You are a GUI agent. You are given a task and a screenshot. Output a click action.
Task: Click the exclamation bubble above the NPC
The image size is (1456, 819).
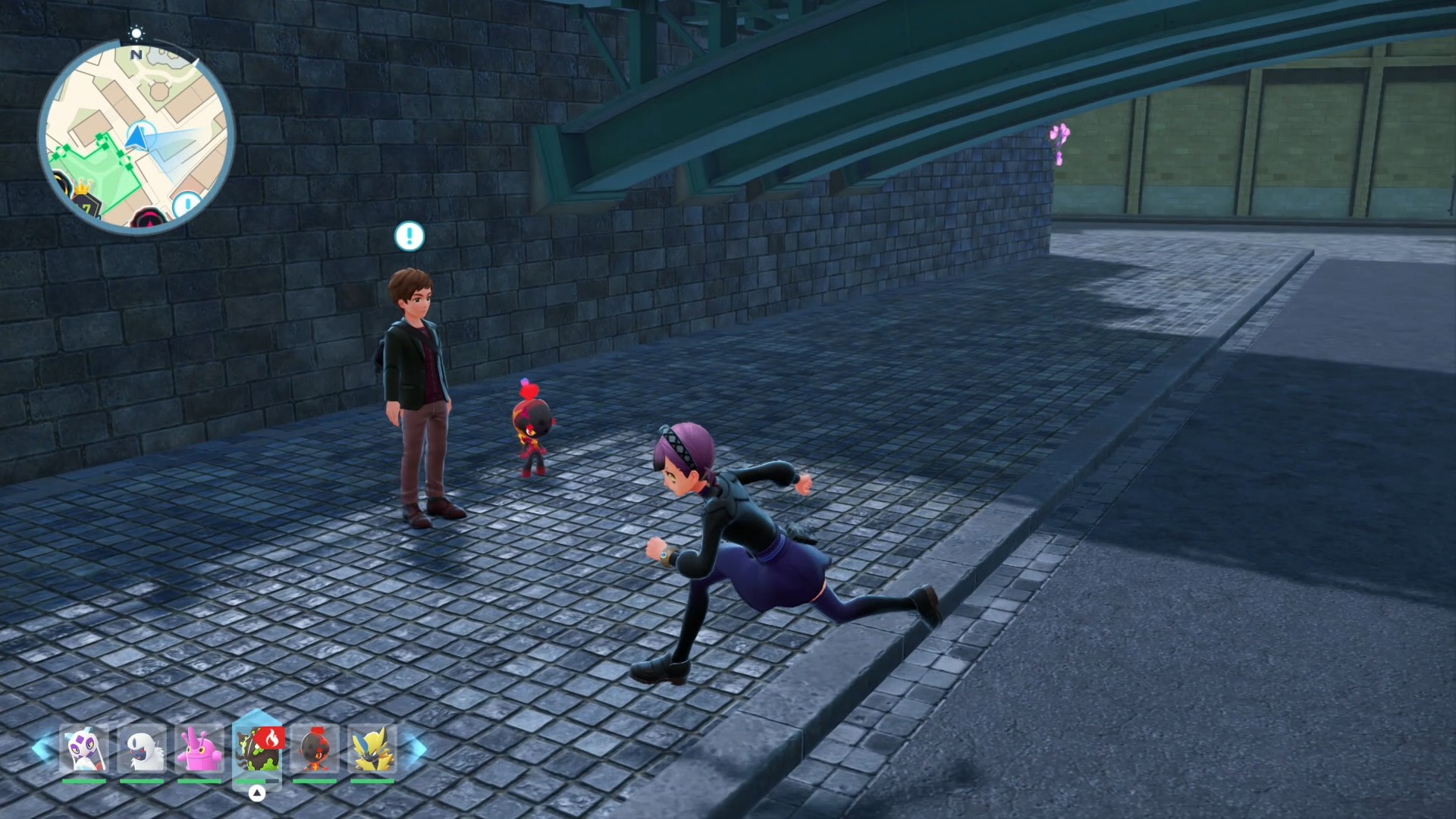coord(409,236)
